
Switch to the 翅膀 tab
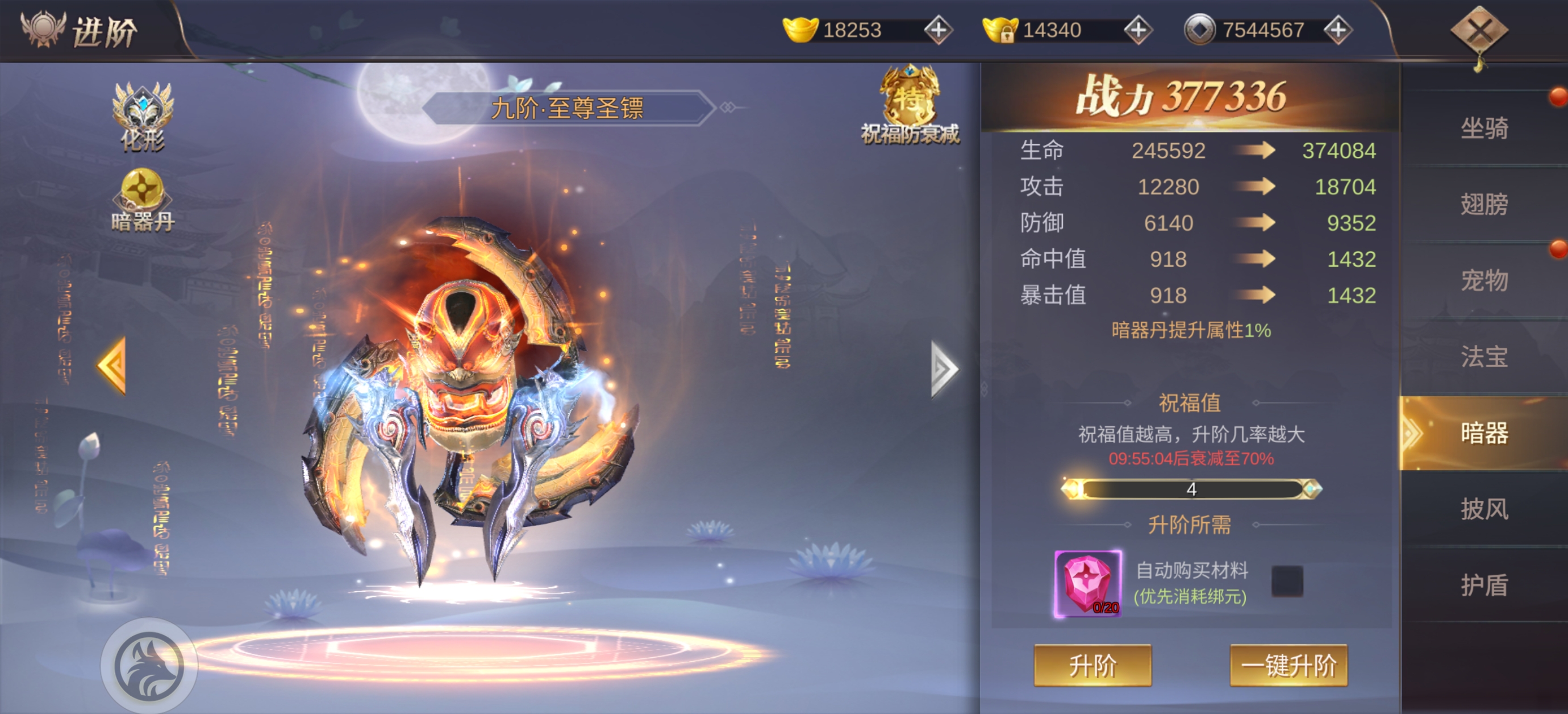[1484, 205]
